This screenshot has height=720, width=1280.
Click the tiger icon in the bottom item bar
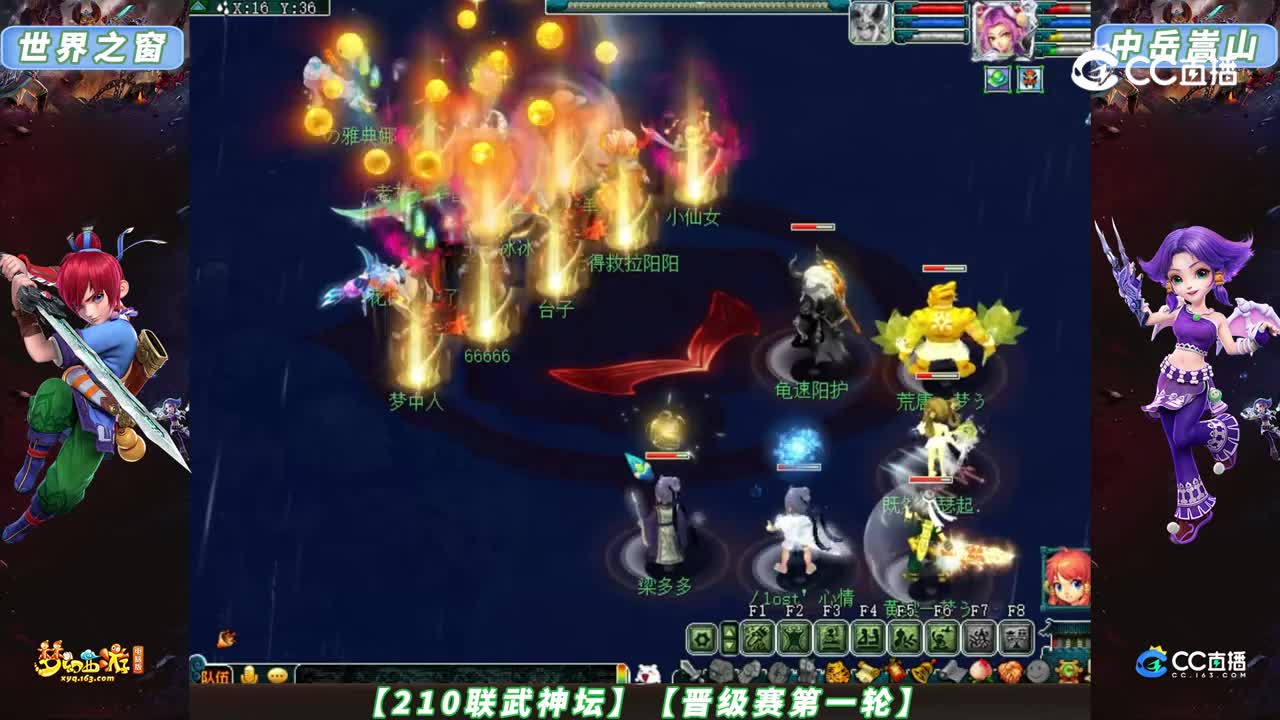tap(836, 671)
